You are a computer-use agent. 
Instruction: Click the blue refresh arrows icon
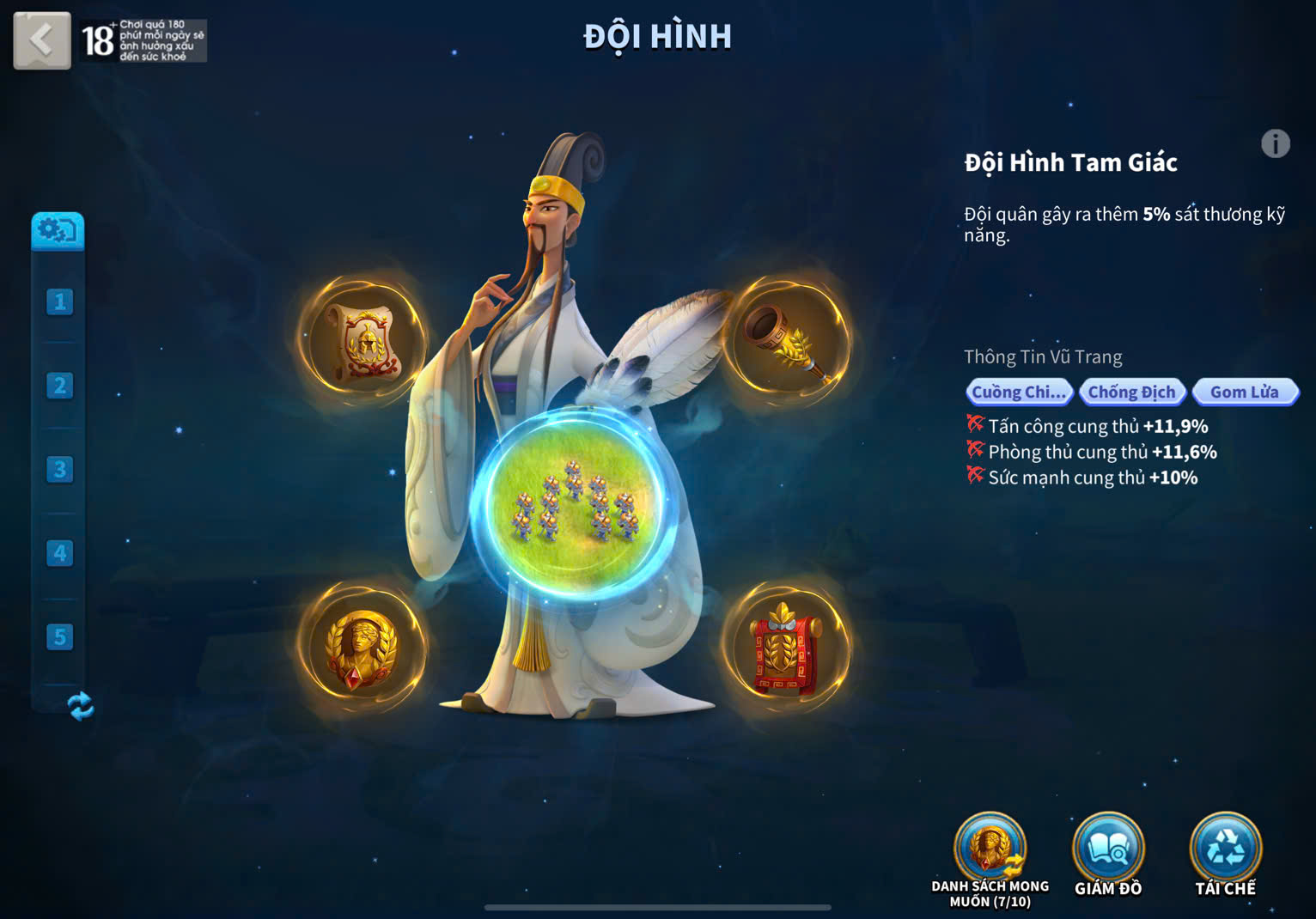coord(80,706)
